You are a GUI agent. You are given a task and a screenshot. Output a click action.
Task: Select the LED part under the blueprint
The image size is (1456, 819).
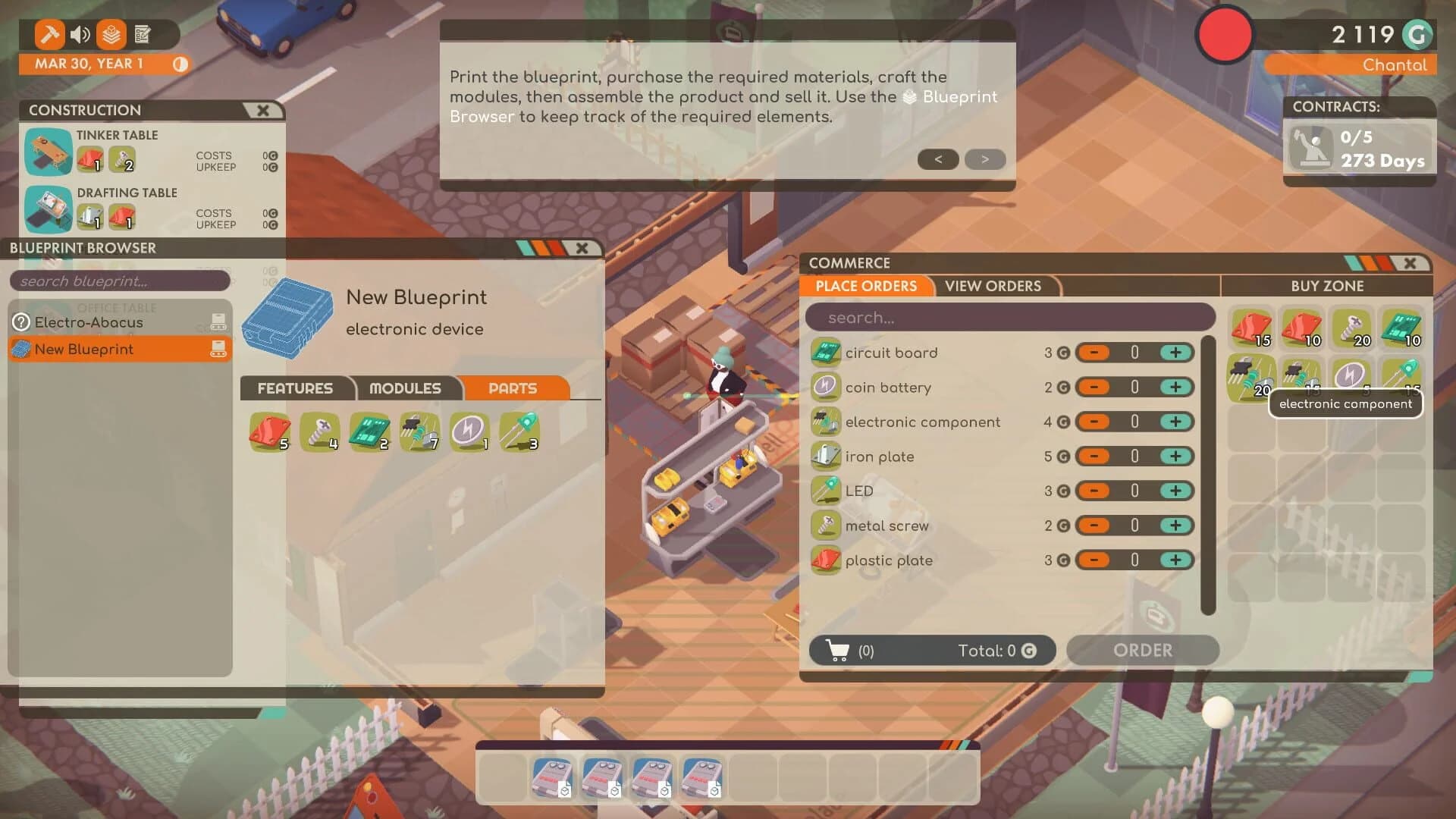point(520,430)
